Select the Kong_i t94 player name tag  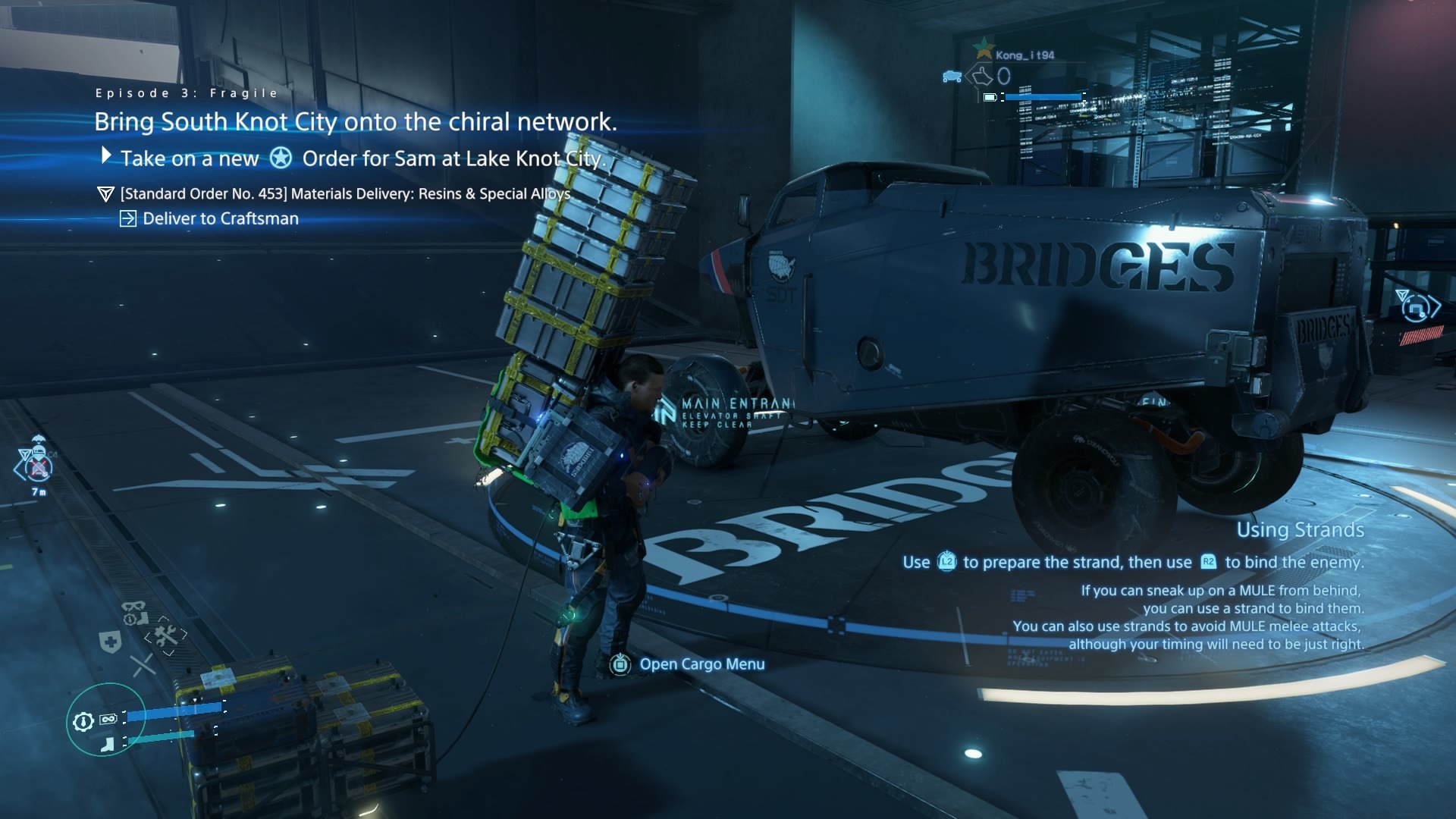pyautogui.click(x=1025, y=55)
